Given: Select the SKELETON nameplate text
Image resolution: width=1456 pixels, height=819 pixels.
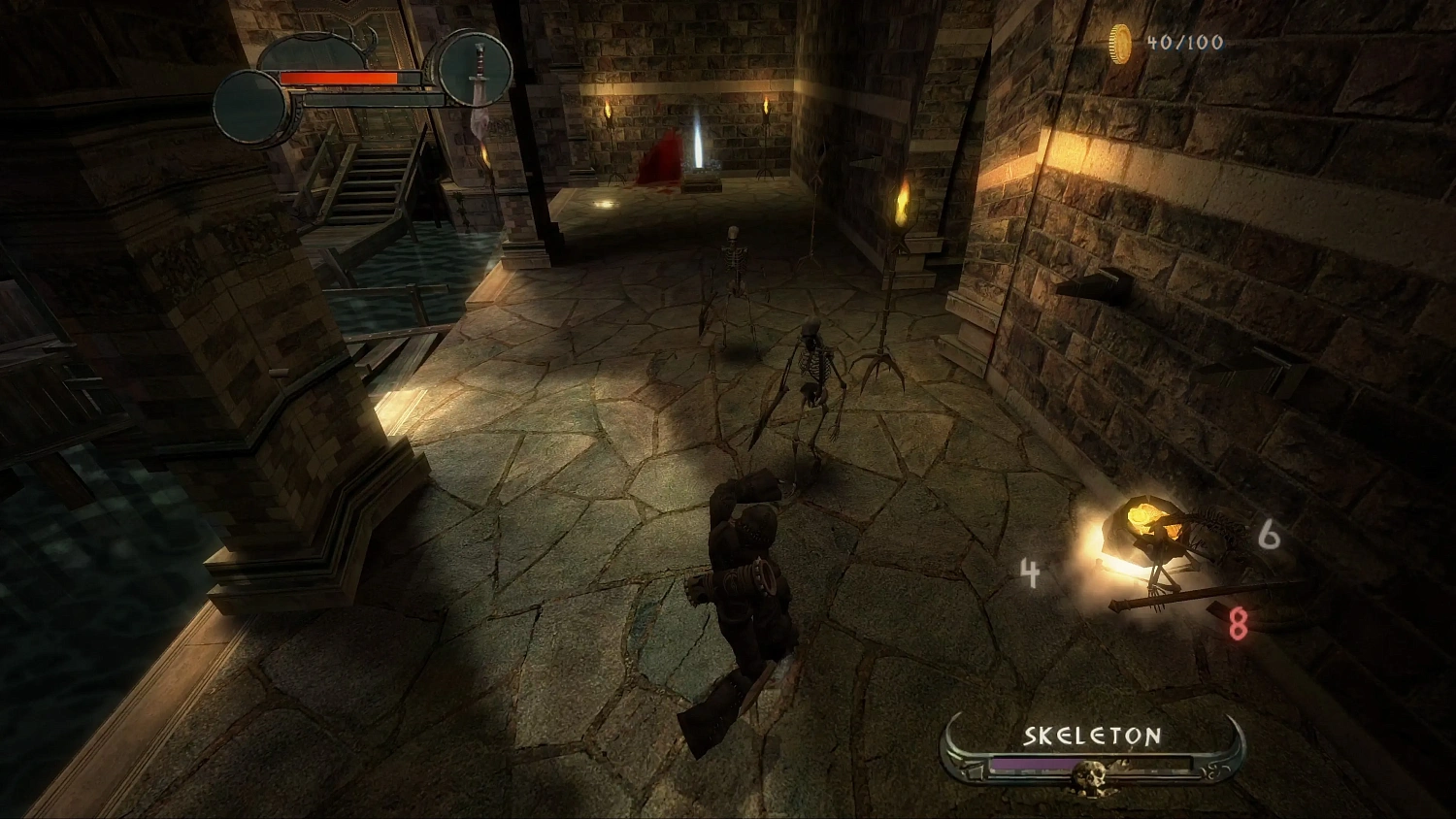Looking at the screenshot, I should pos(1091,735).
